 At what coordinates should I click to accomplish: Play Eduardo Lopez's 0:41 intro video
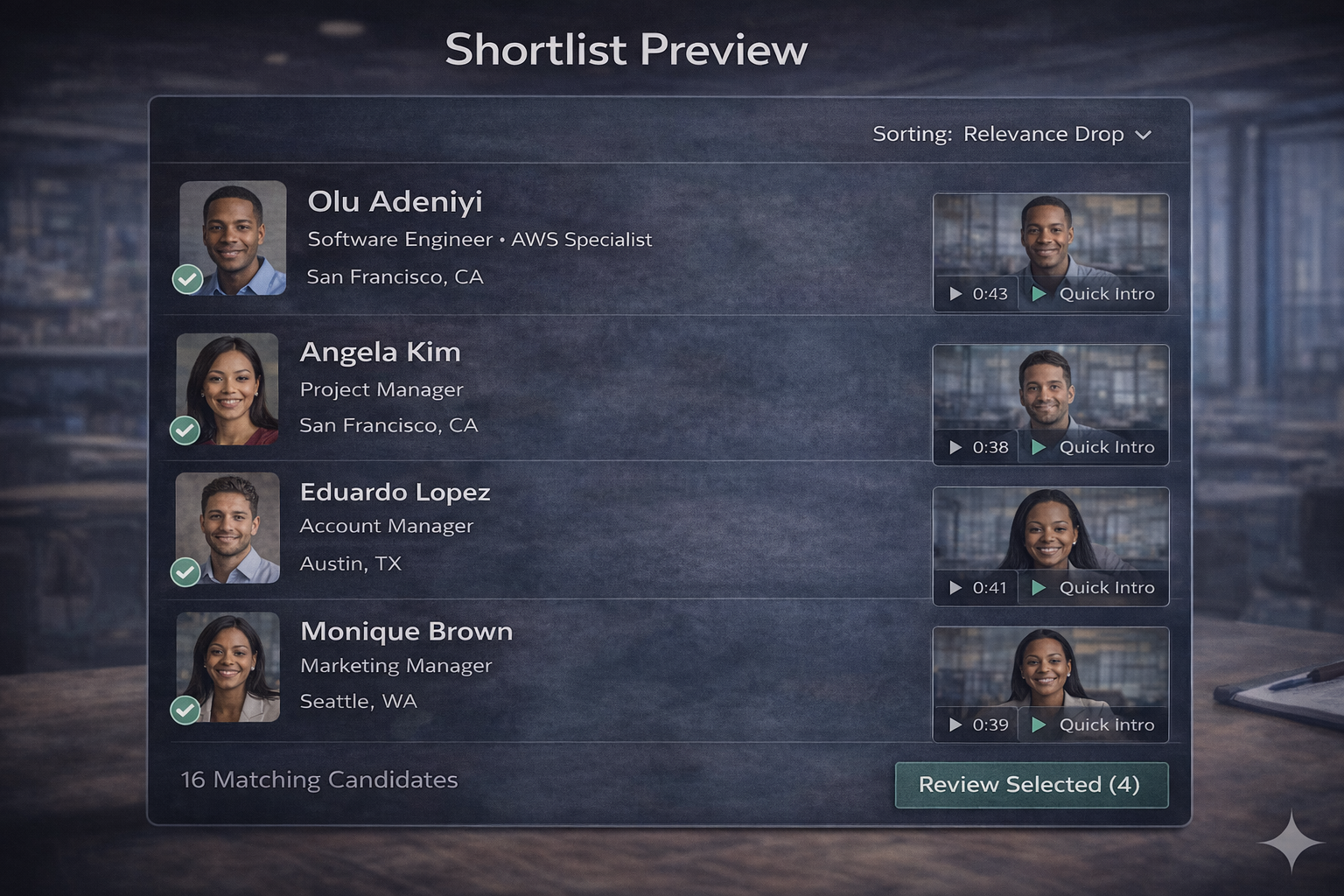[x=977, y=587]
